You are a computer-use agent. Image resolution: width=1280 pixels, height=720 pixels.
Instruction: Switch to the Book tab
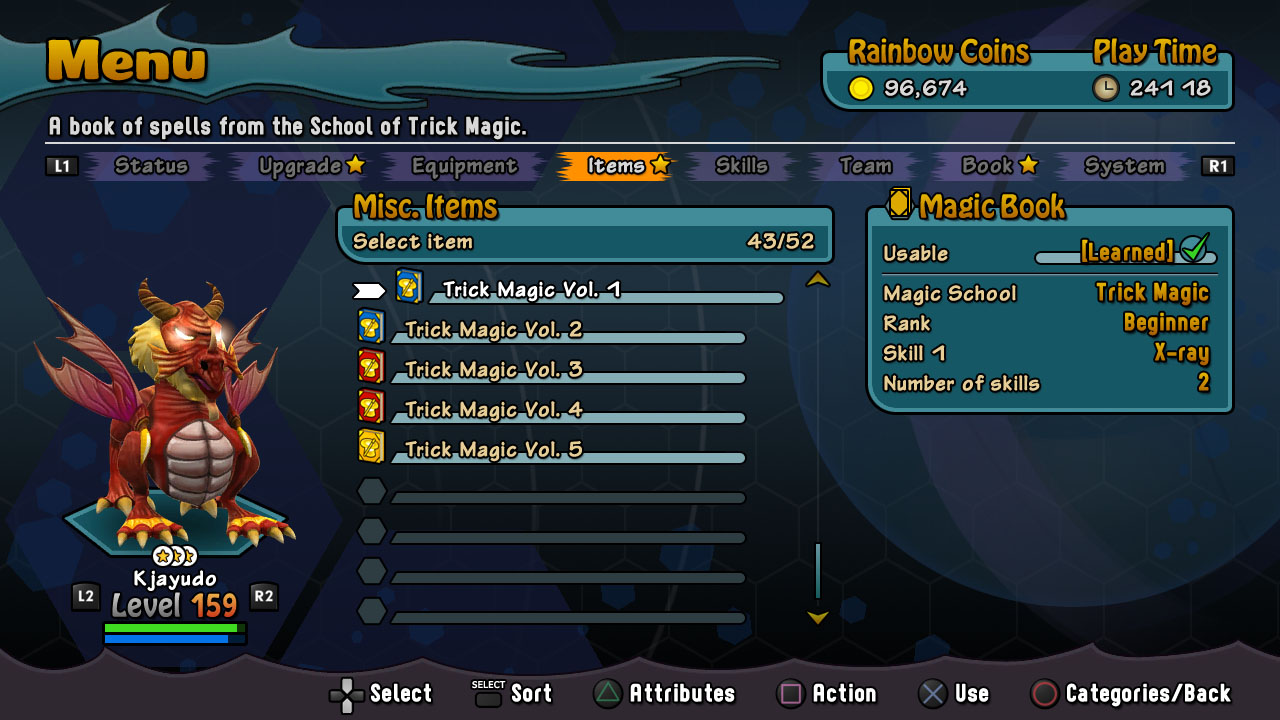point(998,166)
